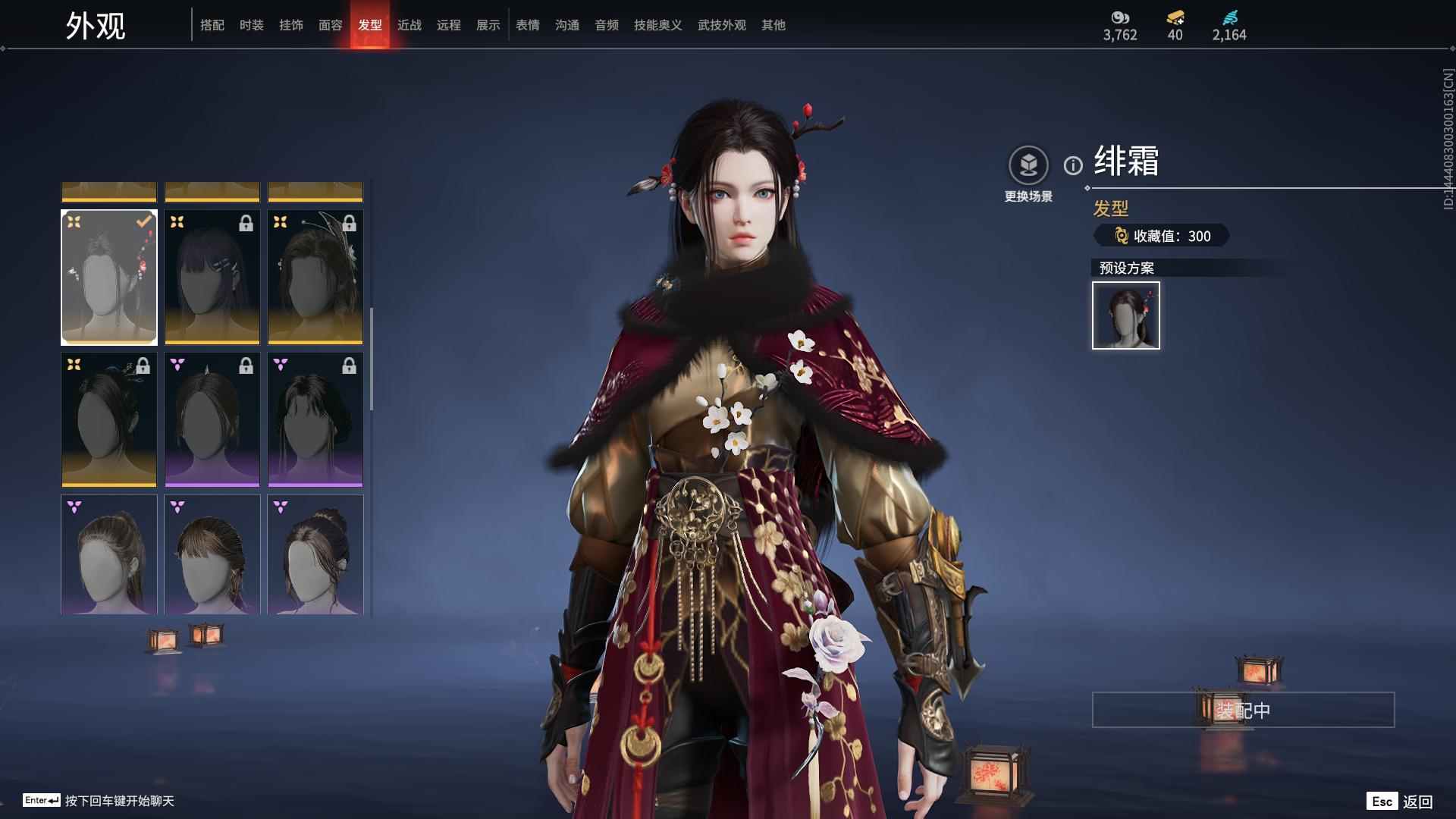Choose the locked hairstyle with straight bangs
Screen dimensions: 1456x819
click(x=212, y=278)
